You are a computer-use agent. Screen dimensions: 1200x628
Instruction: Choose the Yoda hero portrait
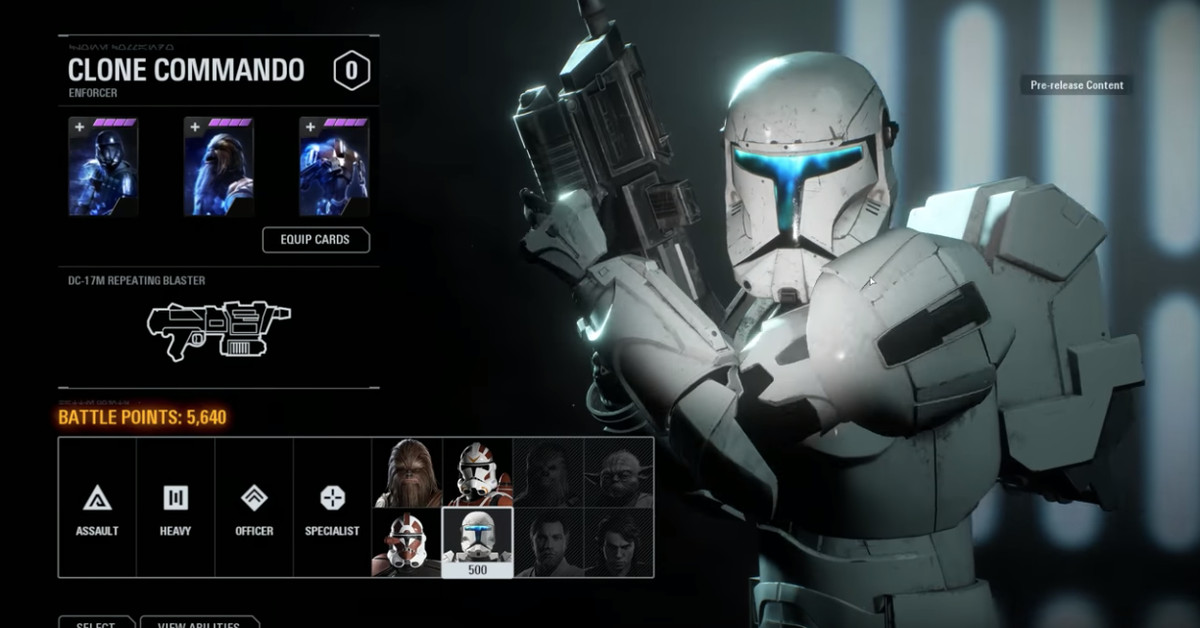619,472
